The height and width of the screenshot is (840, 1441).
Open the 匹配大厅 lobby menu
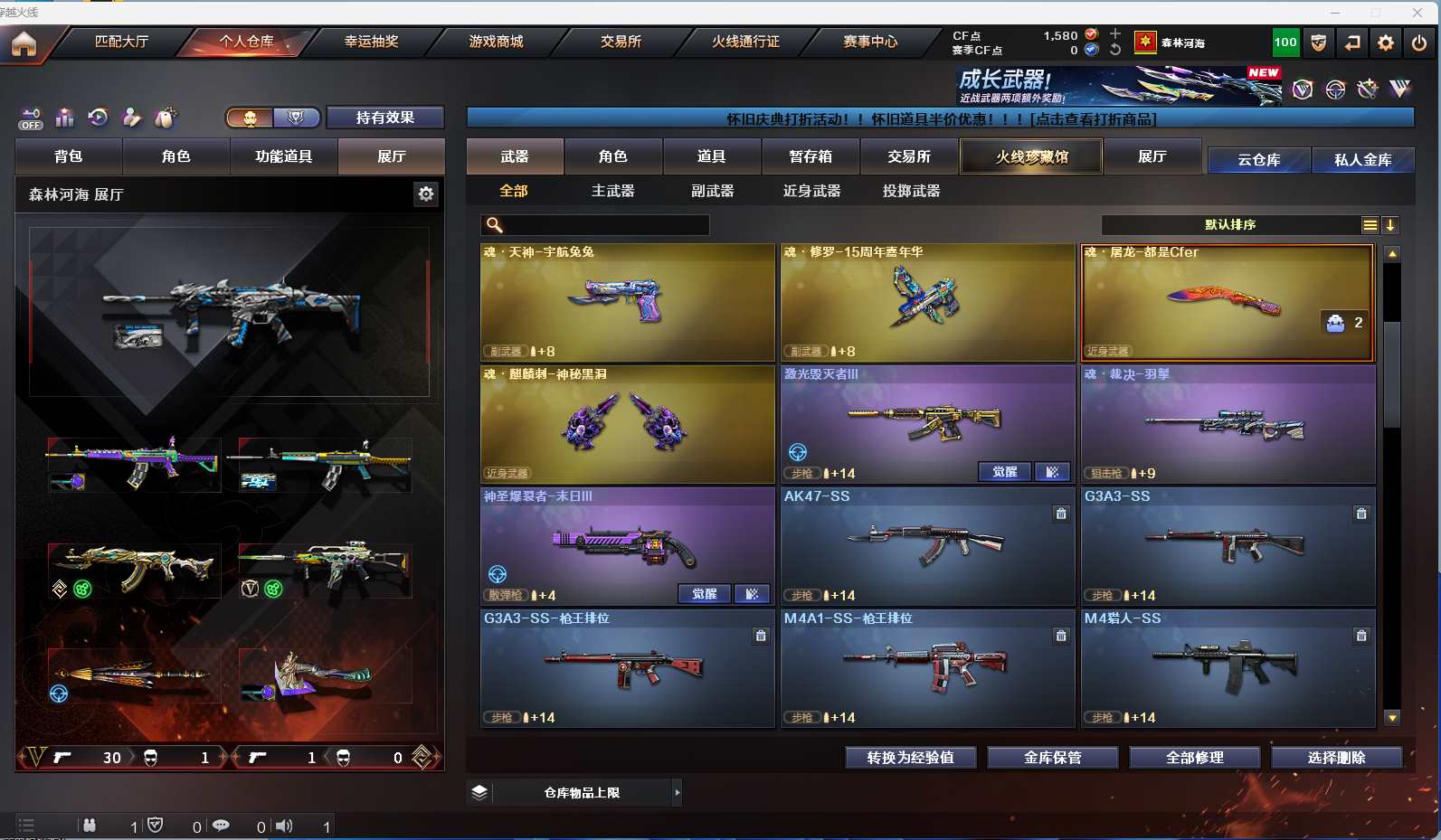pos(121,42)
